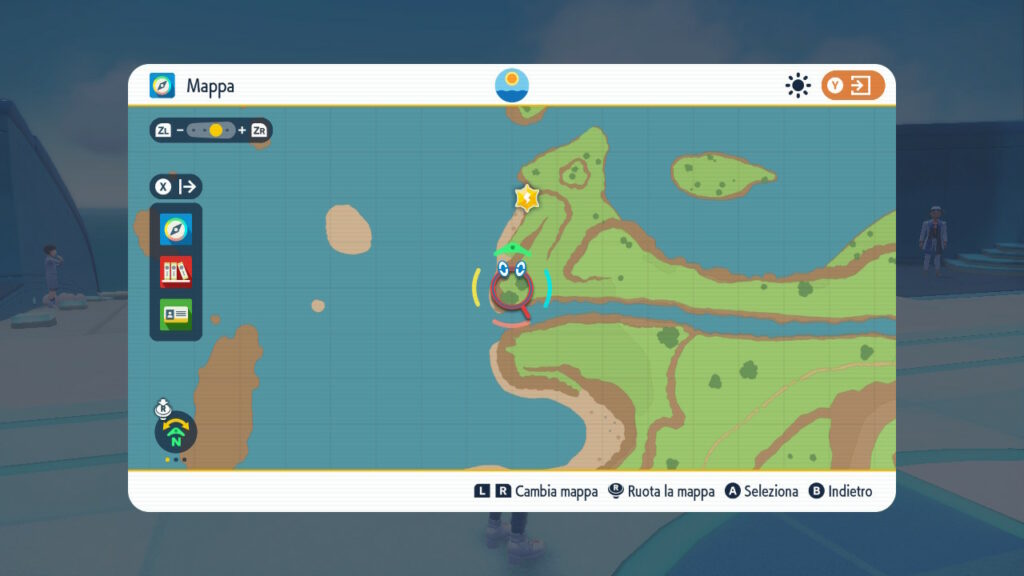Collapse the side panel with the arrow toggle

pos(177,186)
